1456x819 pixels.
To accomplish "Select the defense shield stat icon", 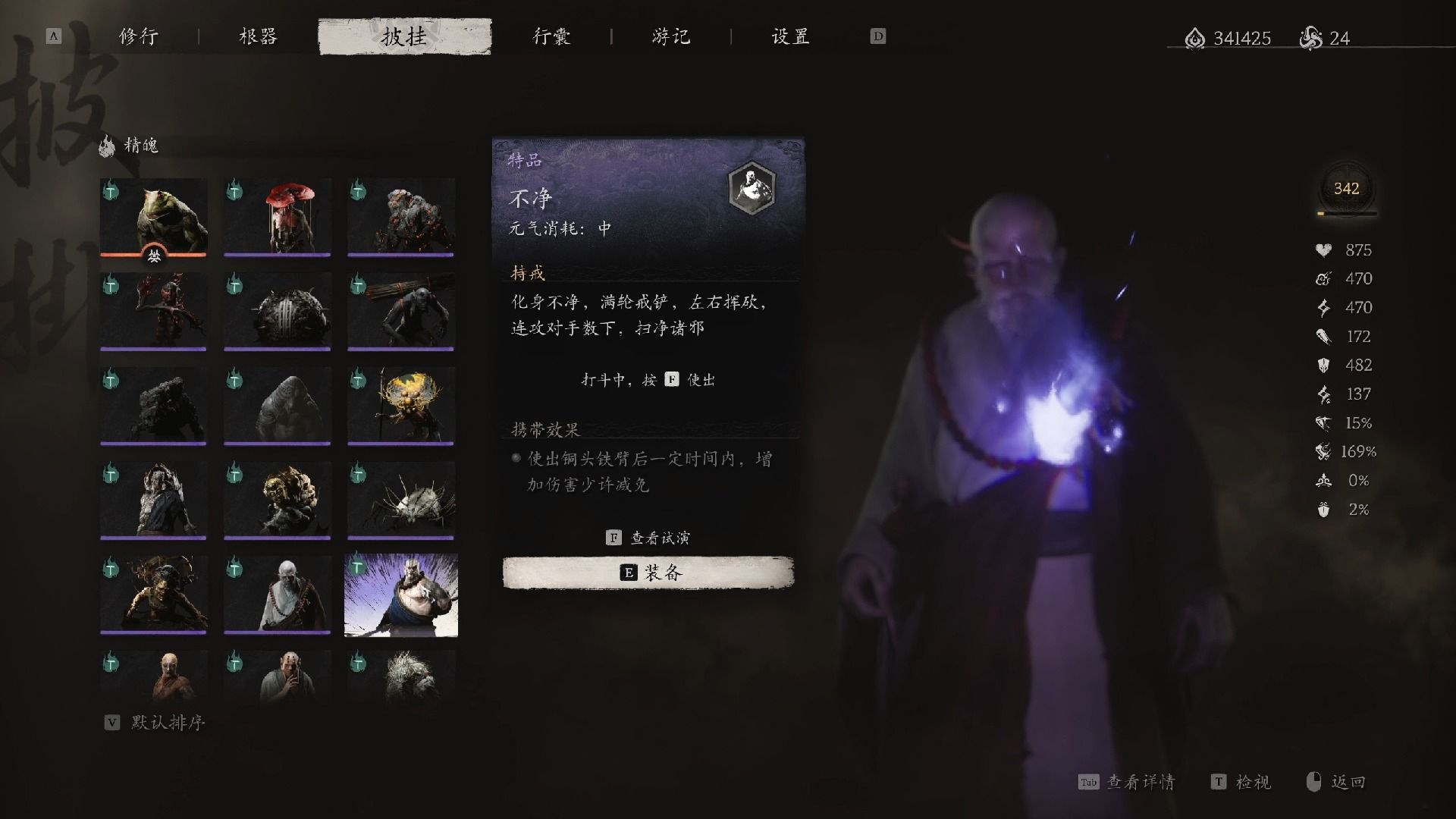I will (1323, 365).
